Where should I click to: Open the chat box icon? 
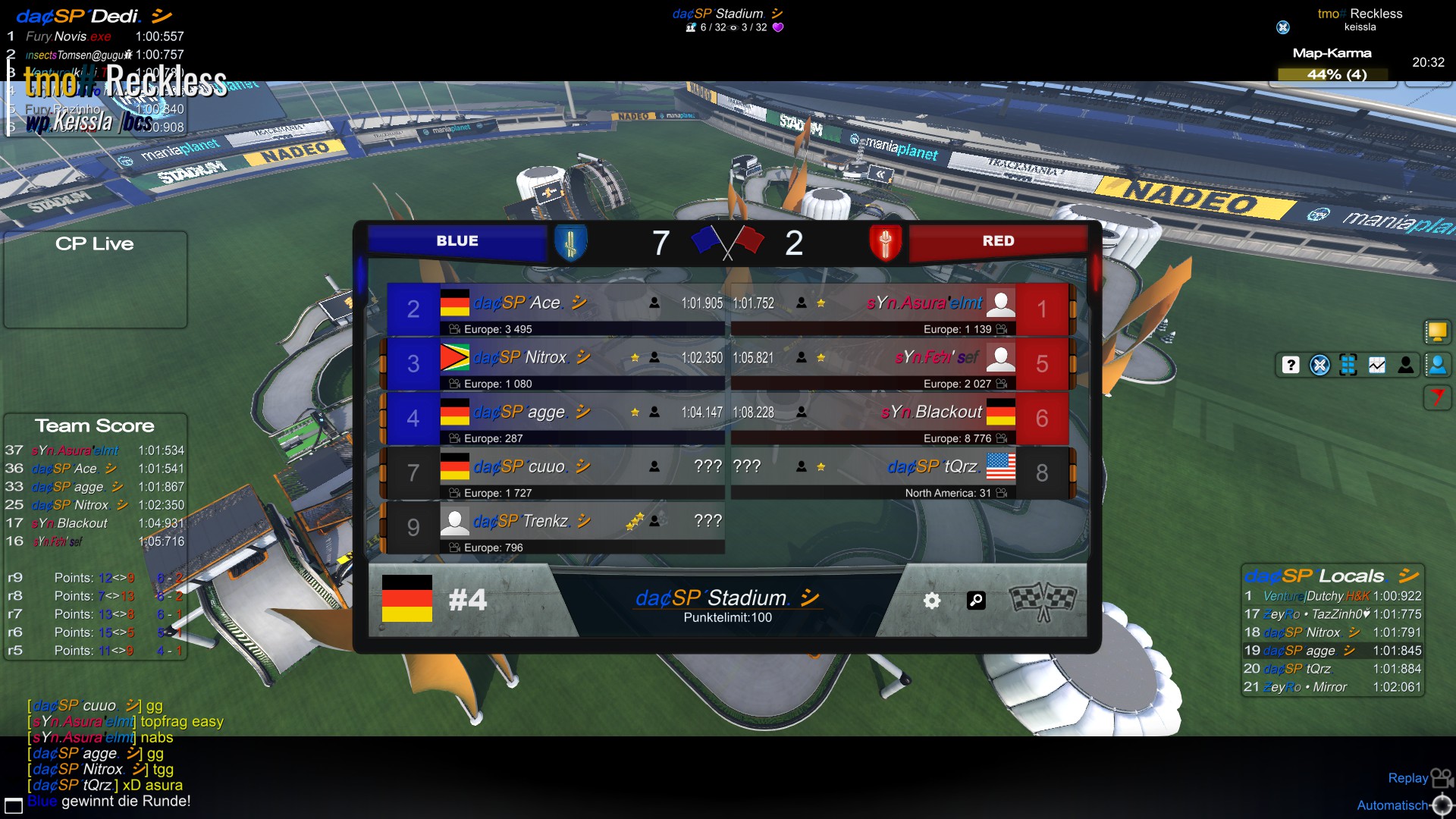pyautogui.click(x=14, y=805)
